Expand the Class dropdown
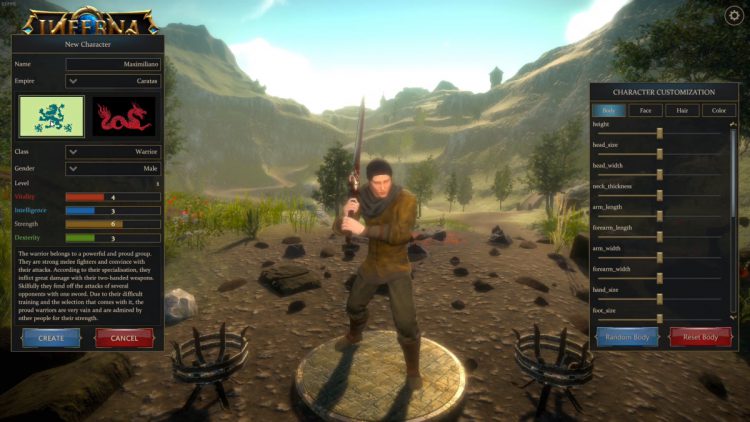Screen dimensions: 750x422 coord(112,152)
